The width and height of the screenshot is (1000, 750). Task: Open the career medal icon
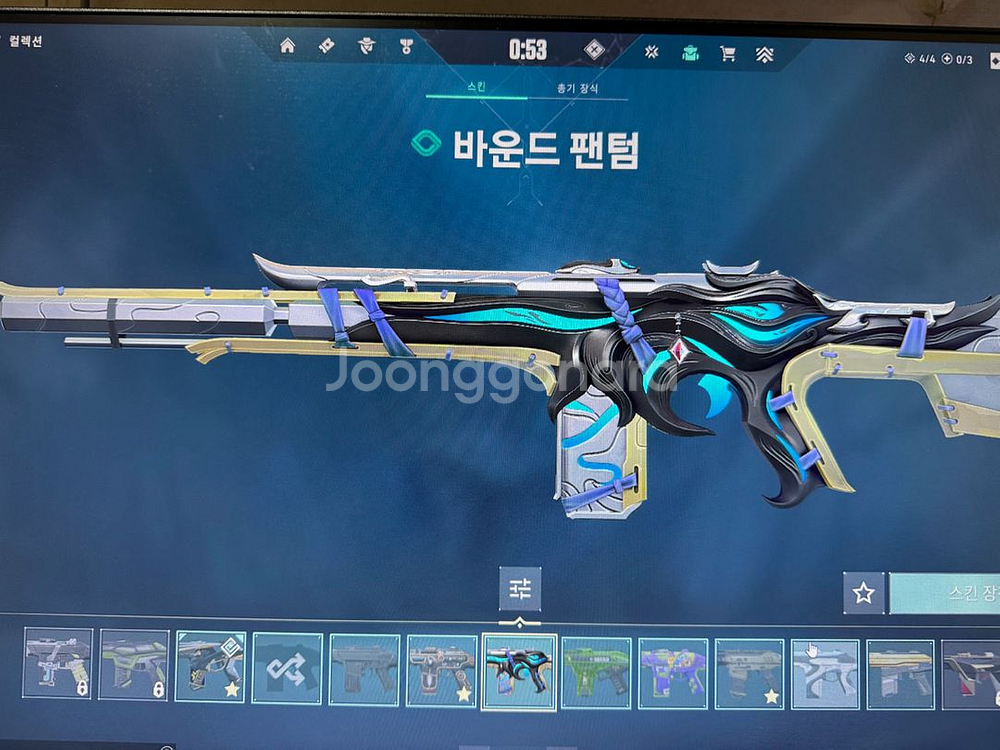(406, 45)
